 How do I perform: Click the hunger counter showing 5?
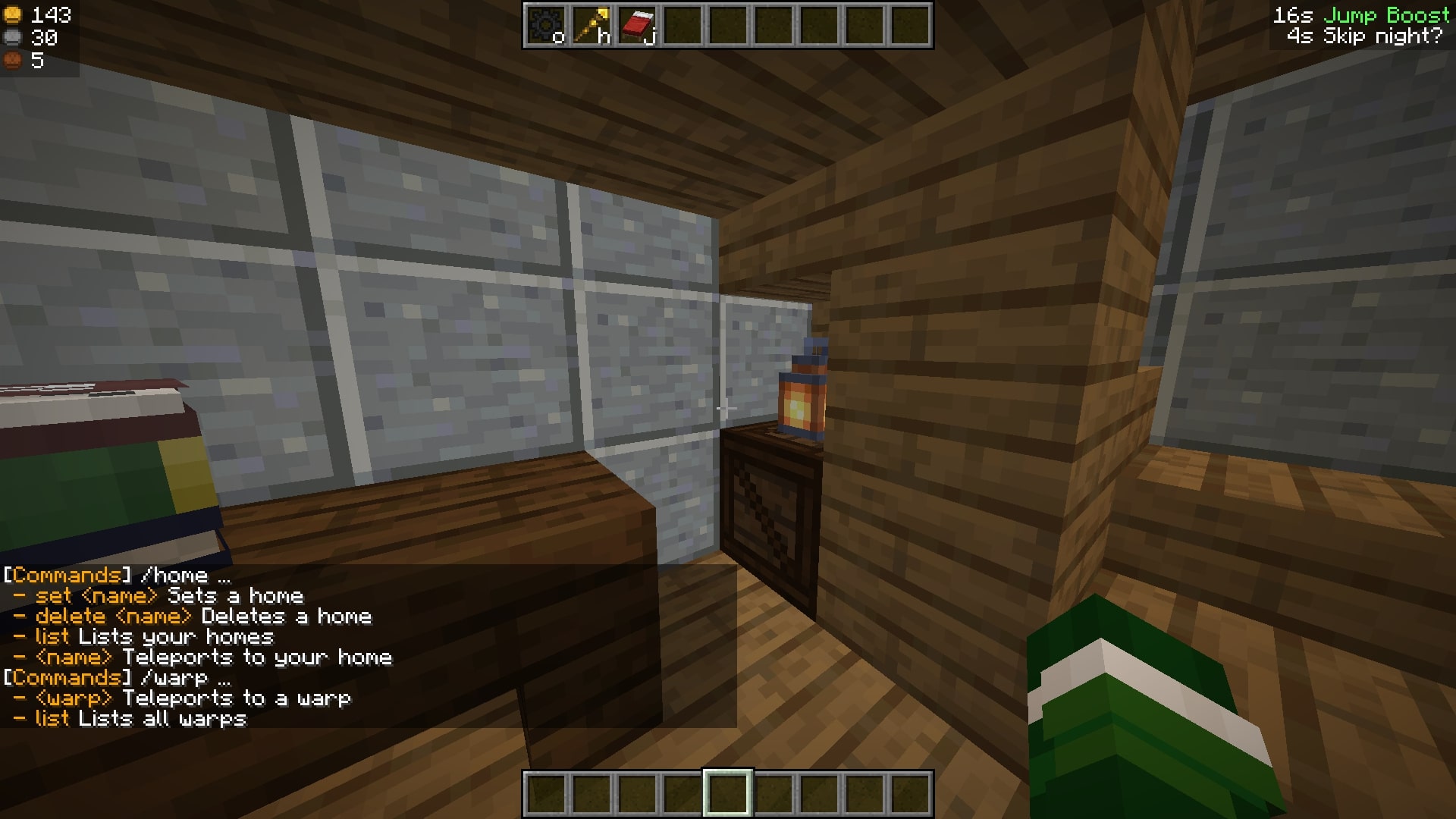click(29, 58)
